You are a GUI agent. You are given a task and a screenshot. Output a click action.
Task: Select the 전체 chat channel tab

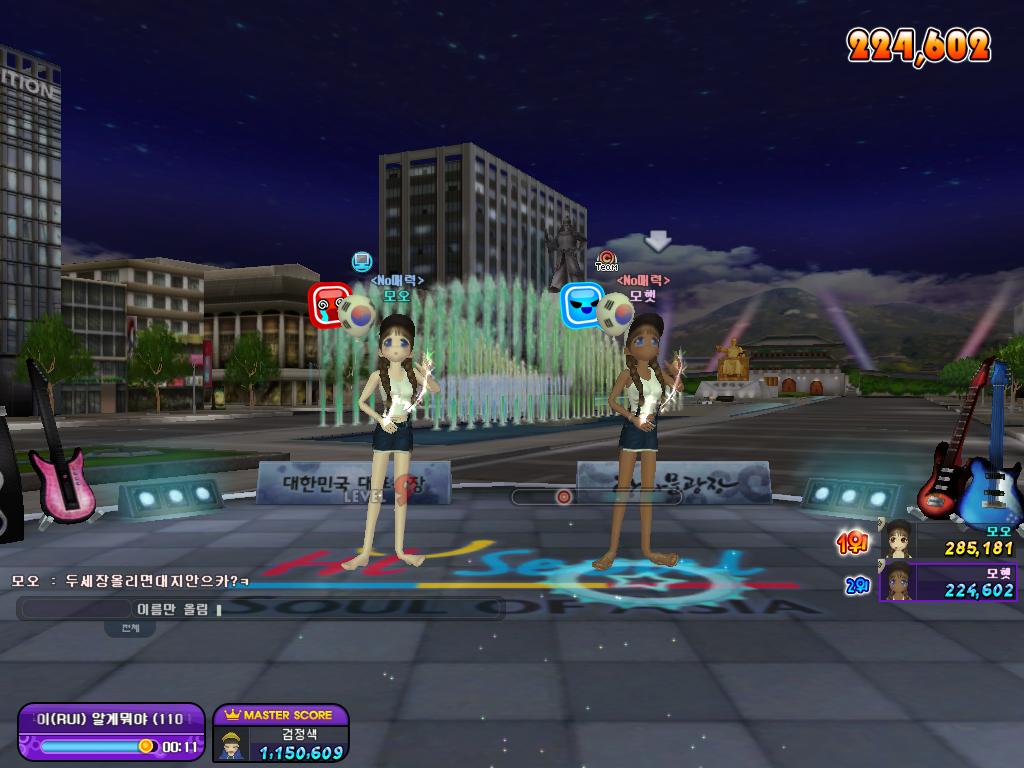131,629
